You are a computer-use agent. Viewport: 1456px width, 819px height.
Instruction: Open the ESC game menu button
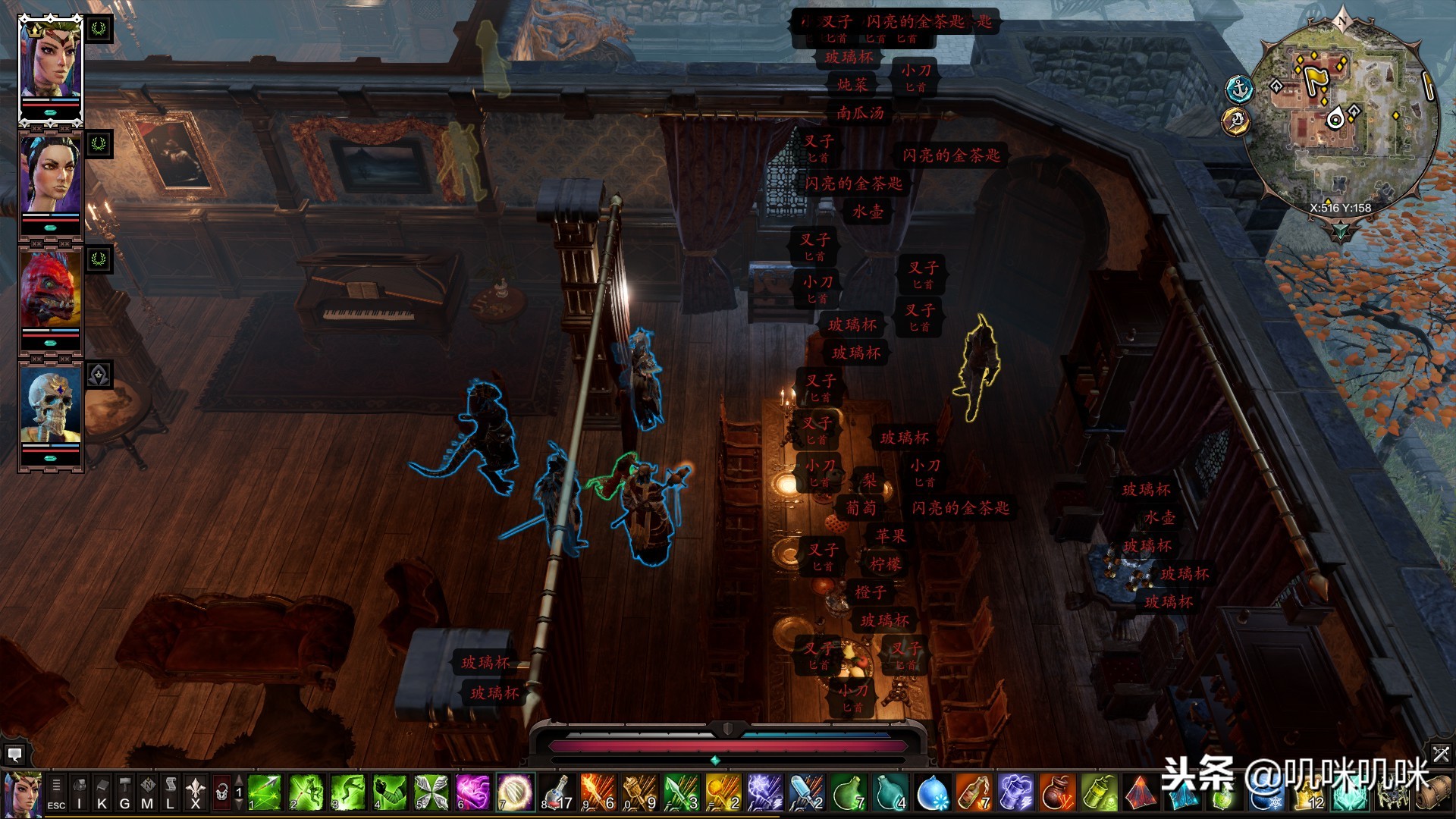56,793
